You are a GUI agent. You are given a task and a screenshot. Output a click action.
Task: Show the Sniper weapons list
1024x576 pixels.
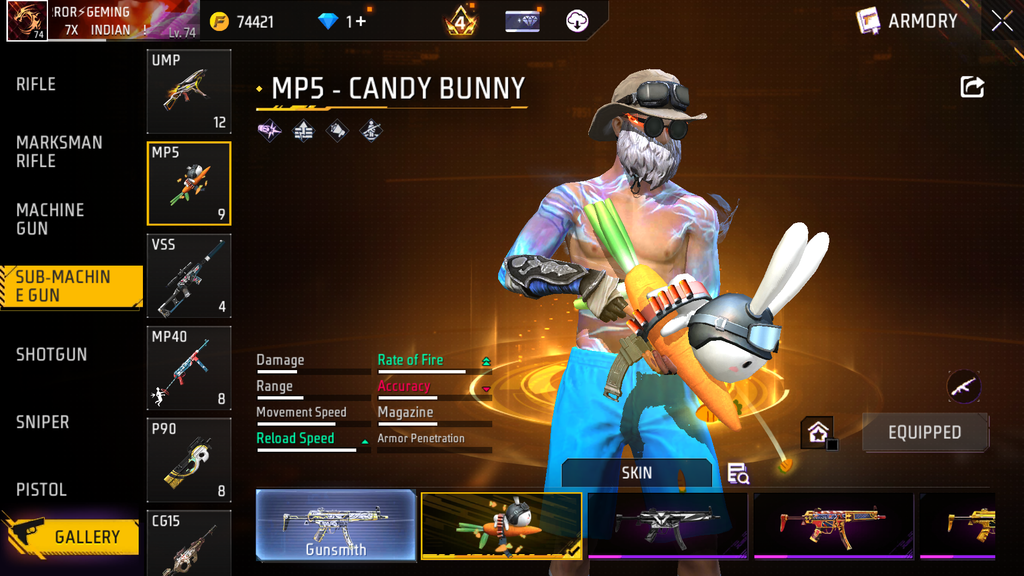pos(43,422)
